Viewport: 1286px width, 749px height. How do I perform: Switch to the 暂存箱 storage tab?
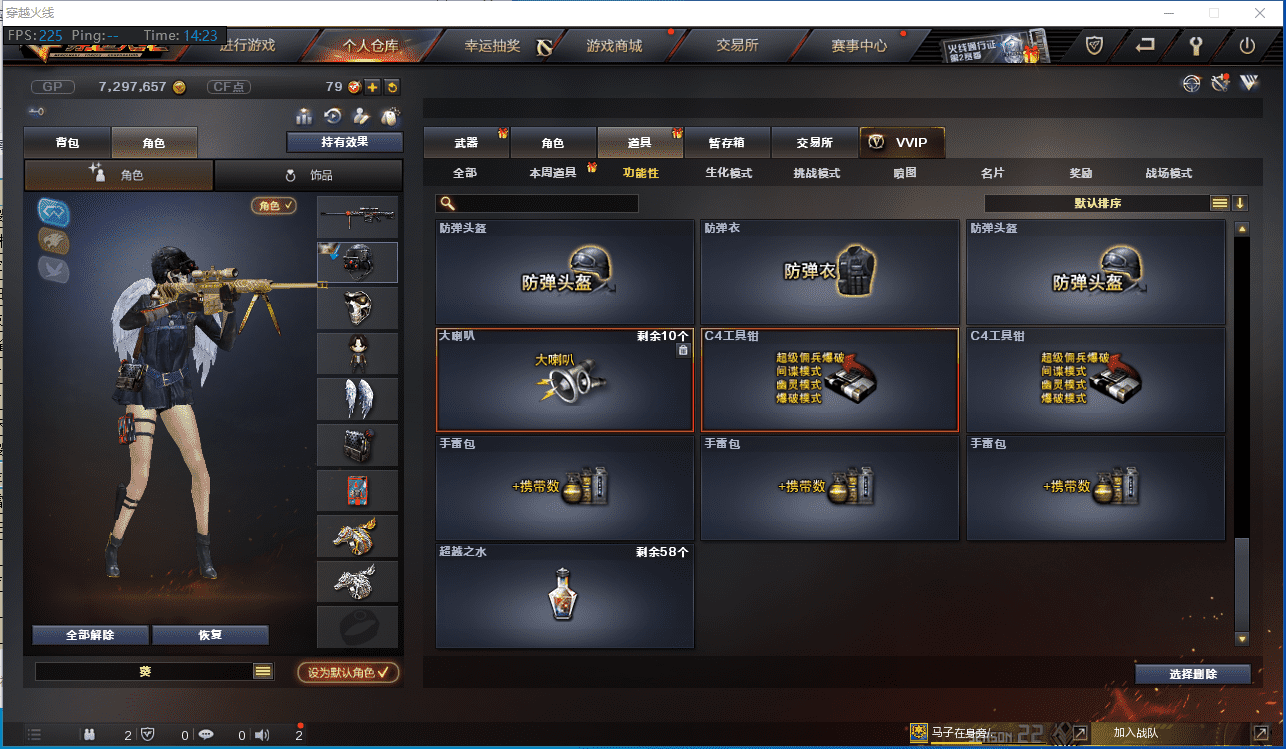726,143
